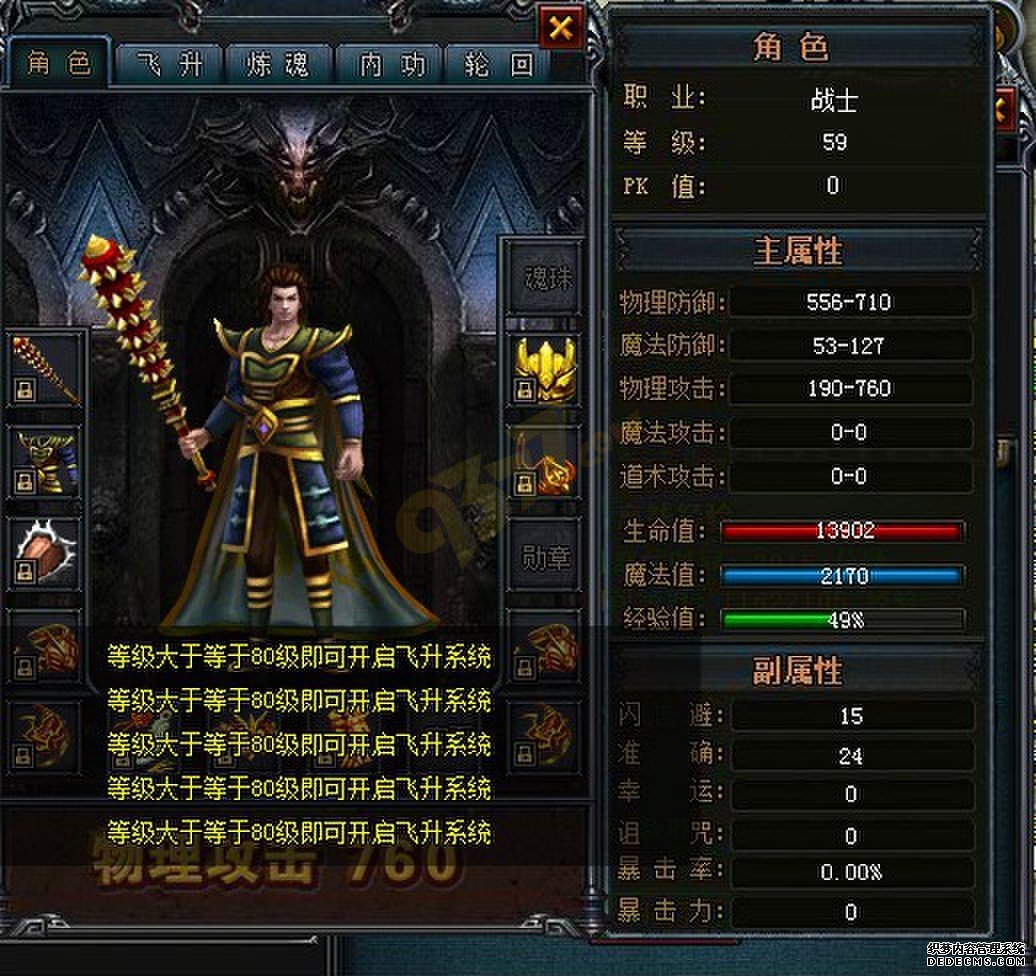This screenshot has height=976, width=1036.
Task: Select the spiked club weapon slot
Action: tap(46, 370)
